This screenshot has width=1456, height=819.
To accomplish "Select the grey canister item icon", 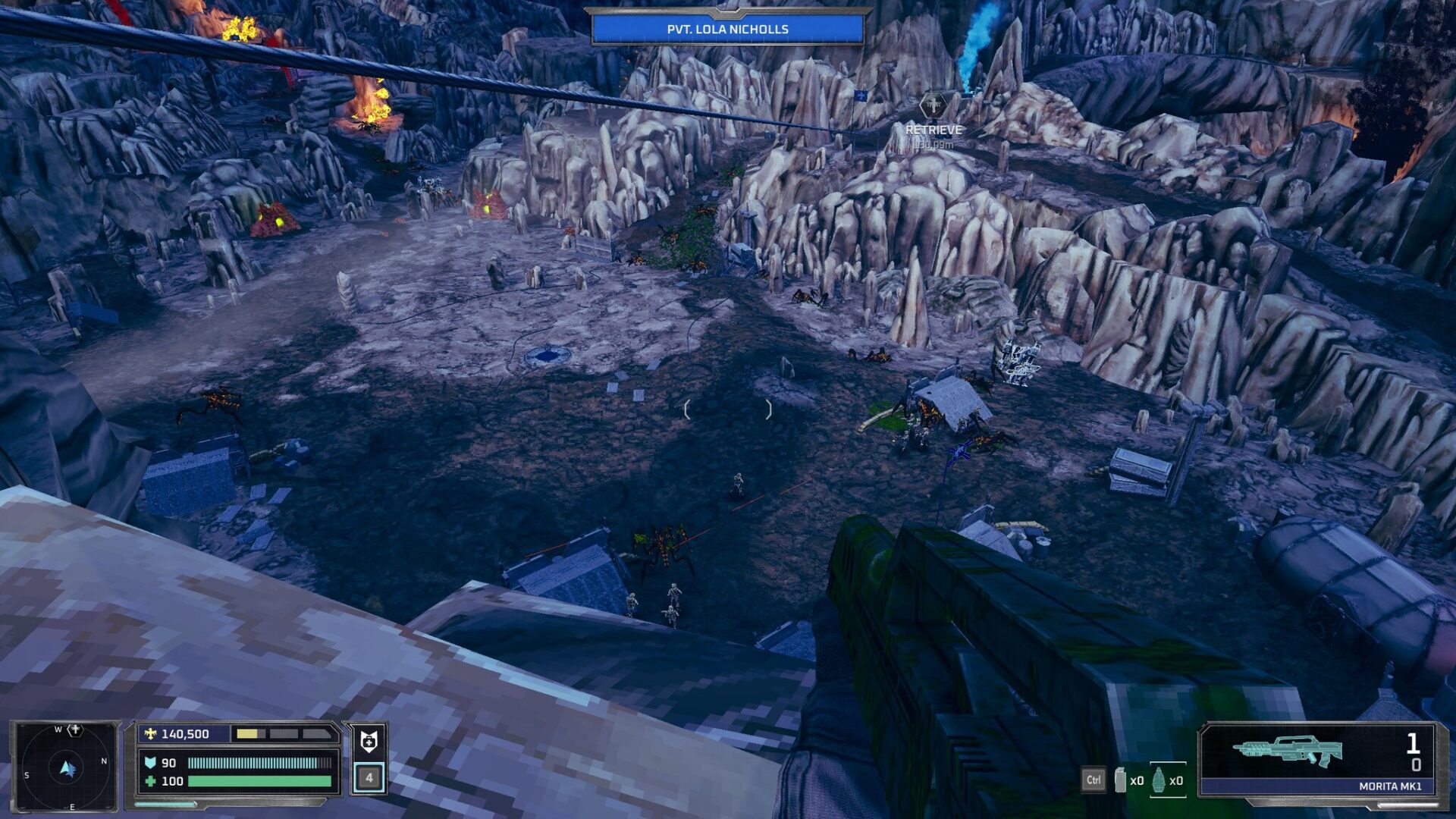I will (x=1120, y=780).
